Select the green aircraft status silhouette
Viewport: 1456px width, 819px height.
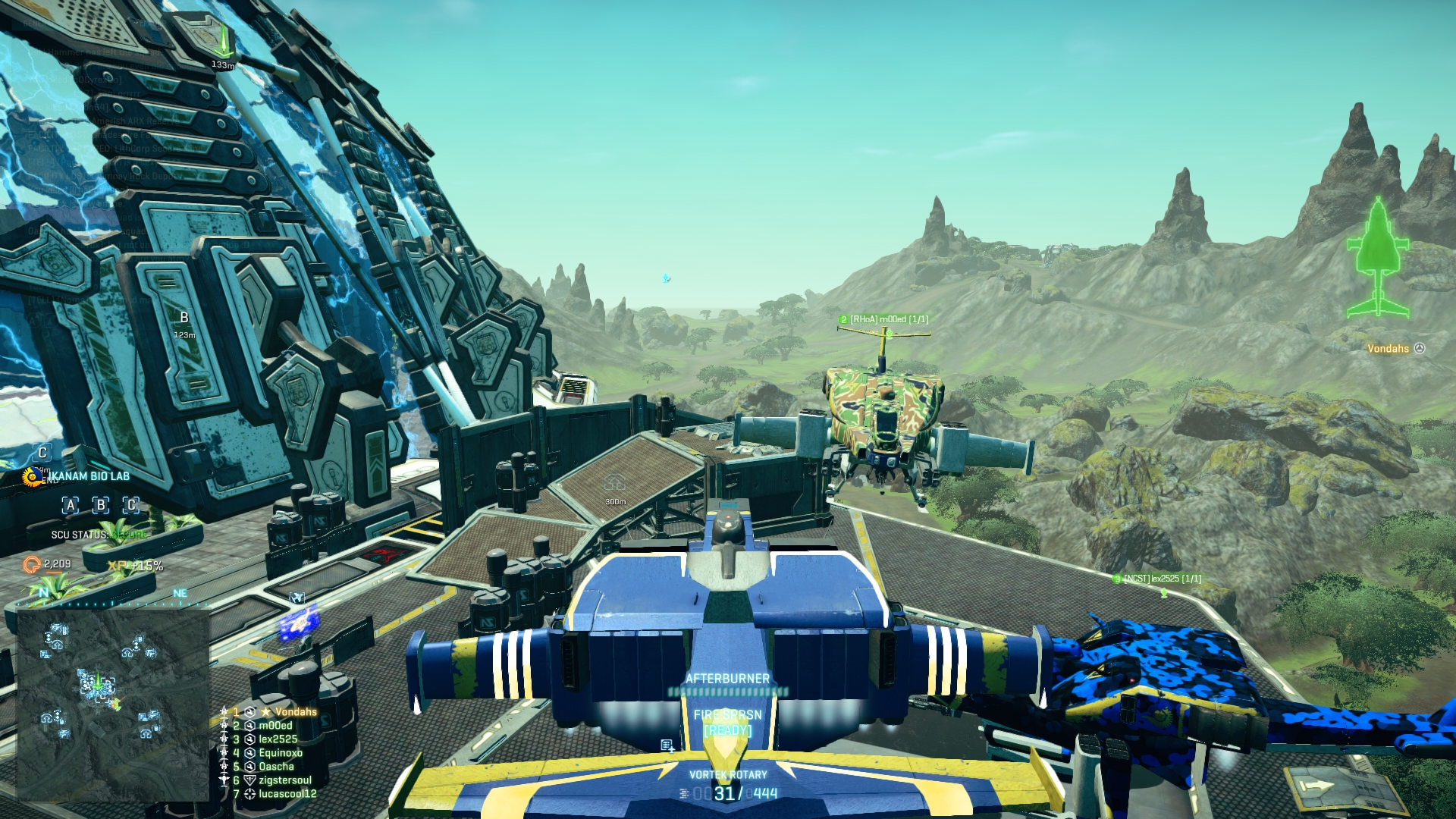[x=1378, y=258]
